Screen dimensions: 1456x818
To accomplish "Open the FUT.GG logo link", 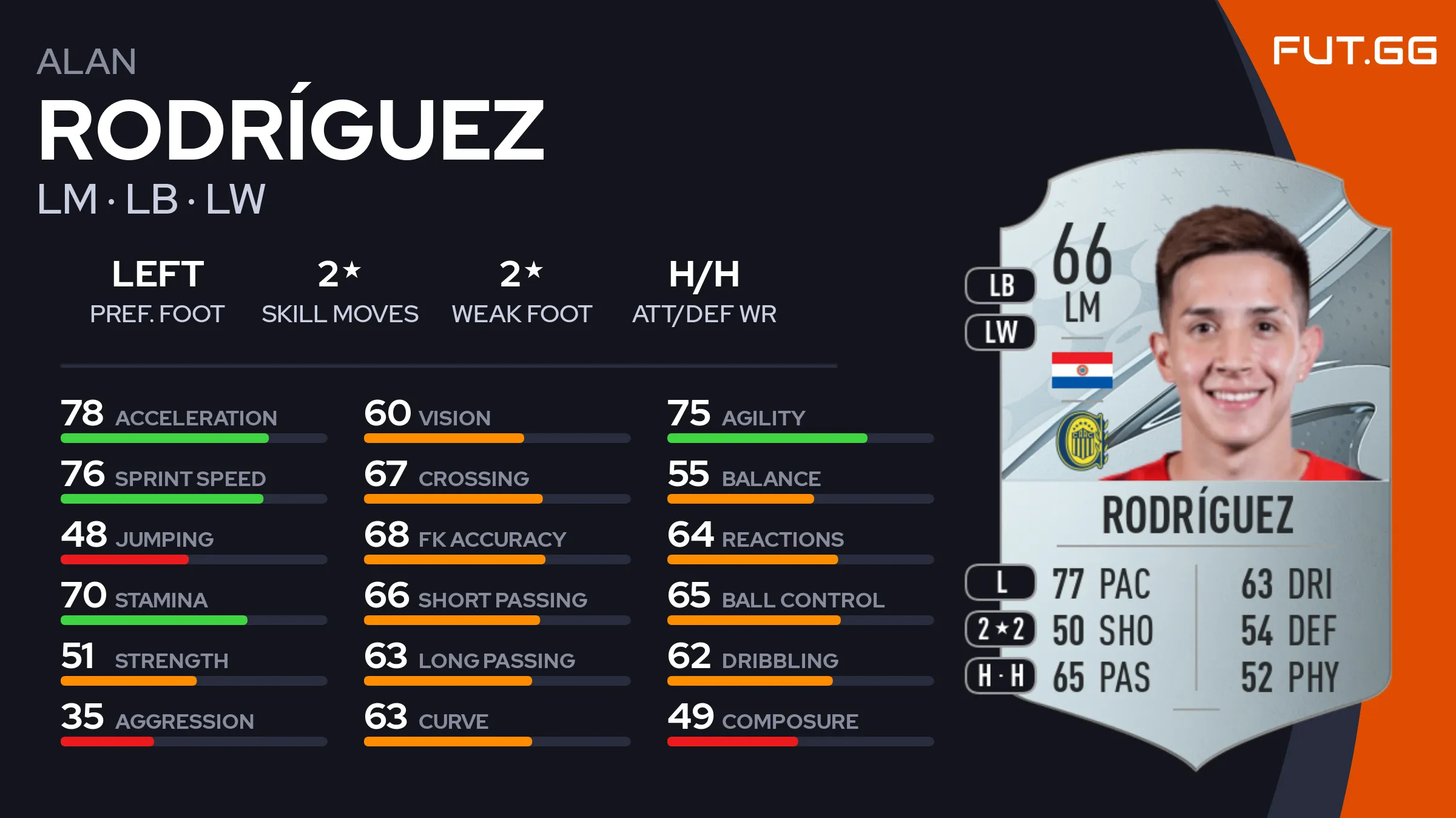I will (x=1355, y=50).
